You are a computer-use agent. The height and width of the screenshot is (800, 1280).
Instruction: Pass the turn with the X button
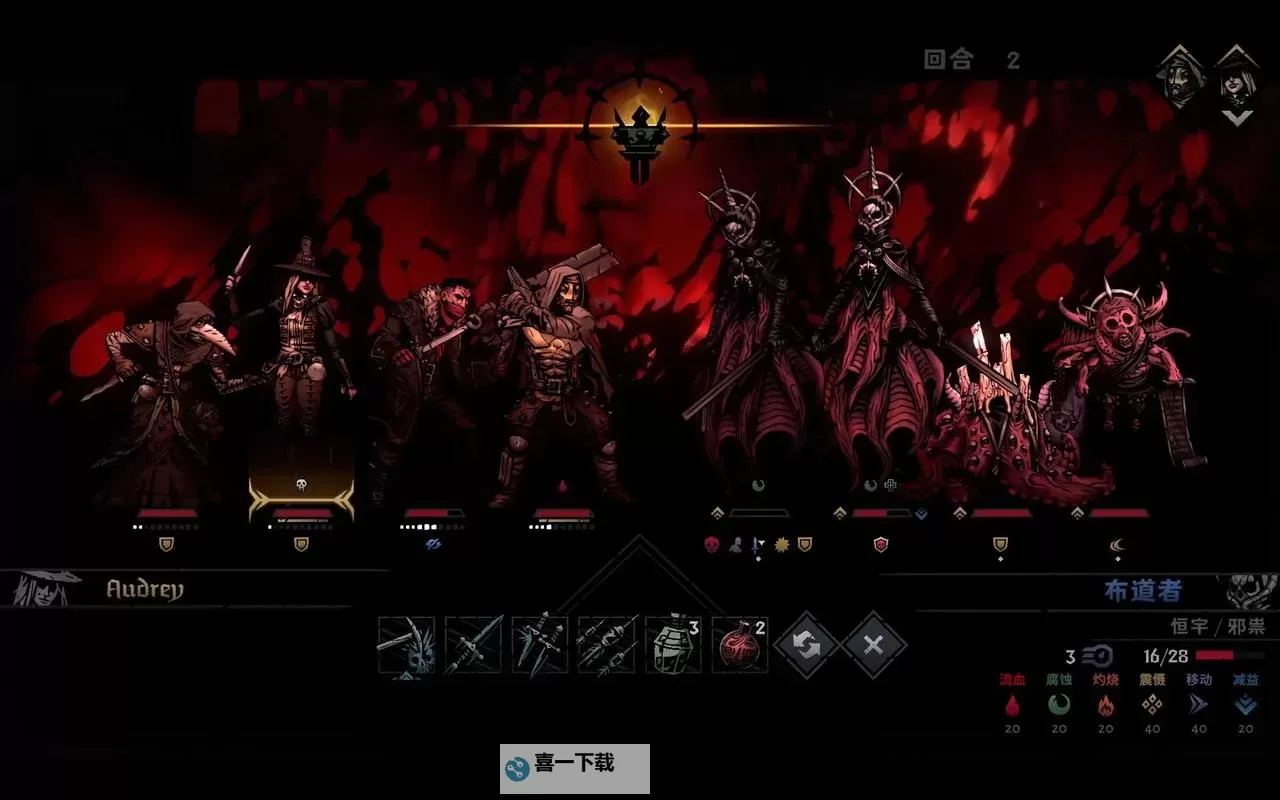pos(874,645)
